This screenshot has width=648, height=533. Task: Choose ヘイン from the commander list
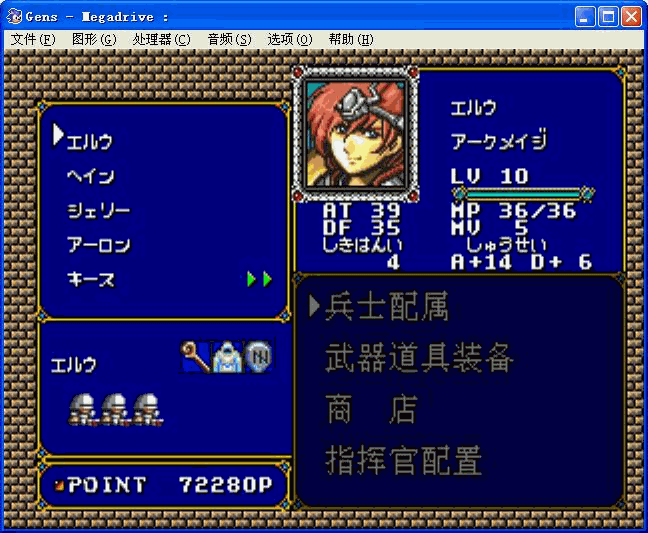(x=90, y=176)
